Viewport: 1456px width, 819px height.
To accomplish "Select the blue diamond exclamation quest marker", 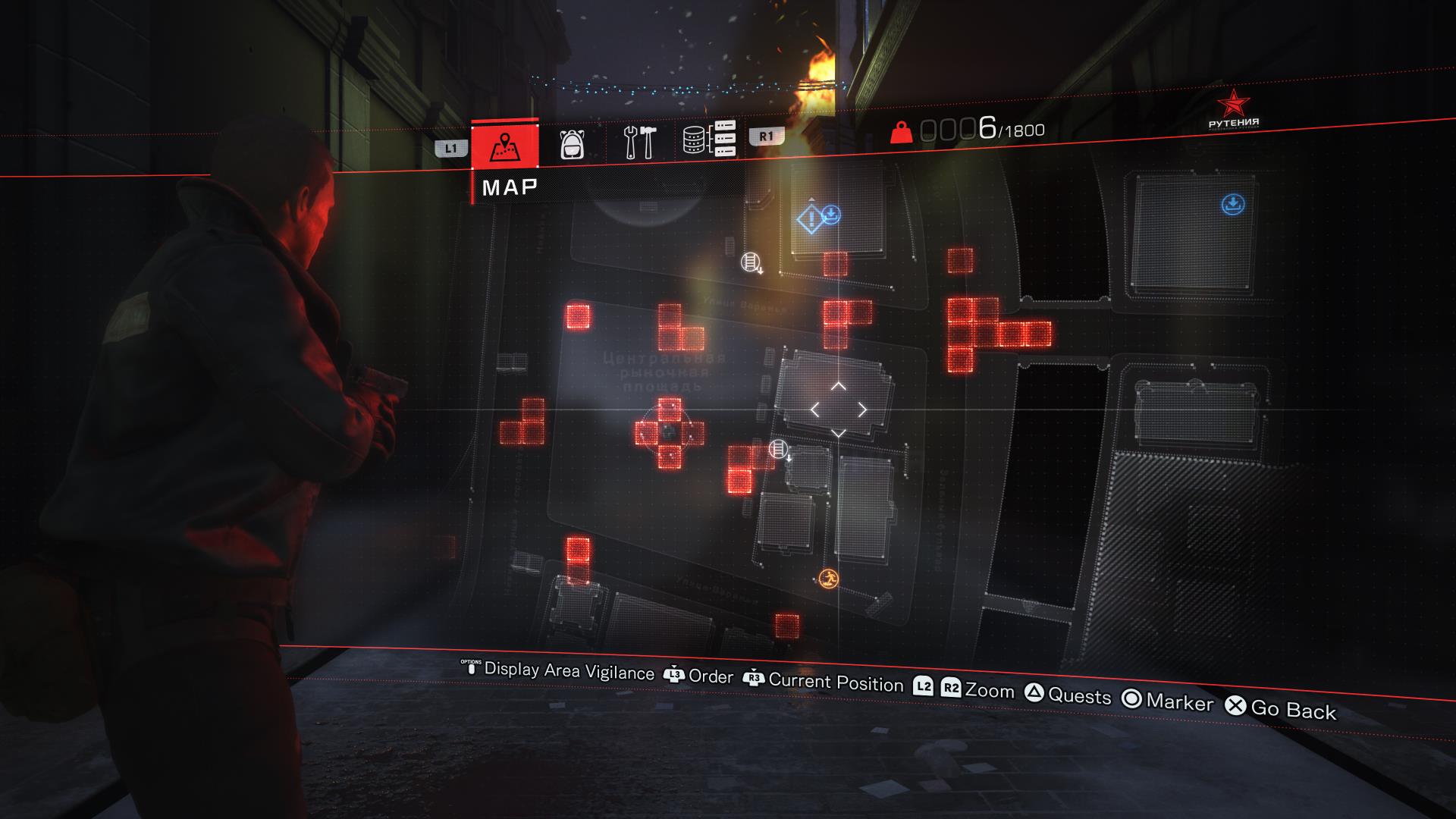I will 810,220.
